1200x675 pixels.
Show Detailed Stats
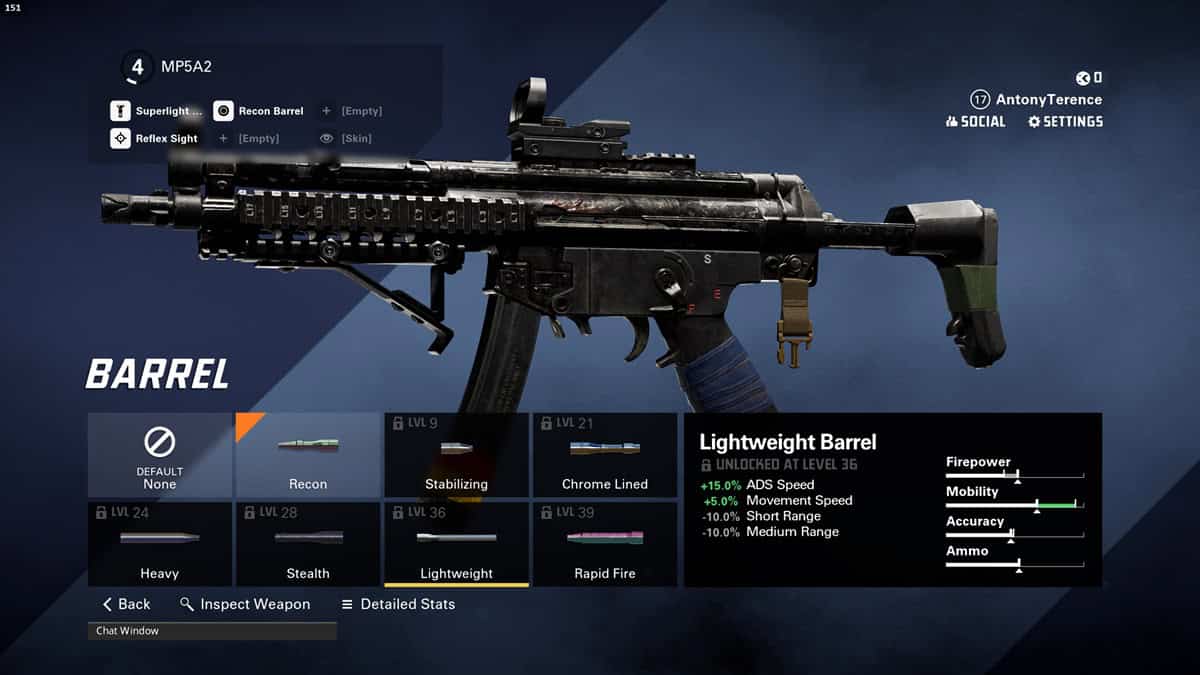click(398, 604)
